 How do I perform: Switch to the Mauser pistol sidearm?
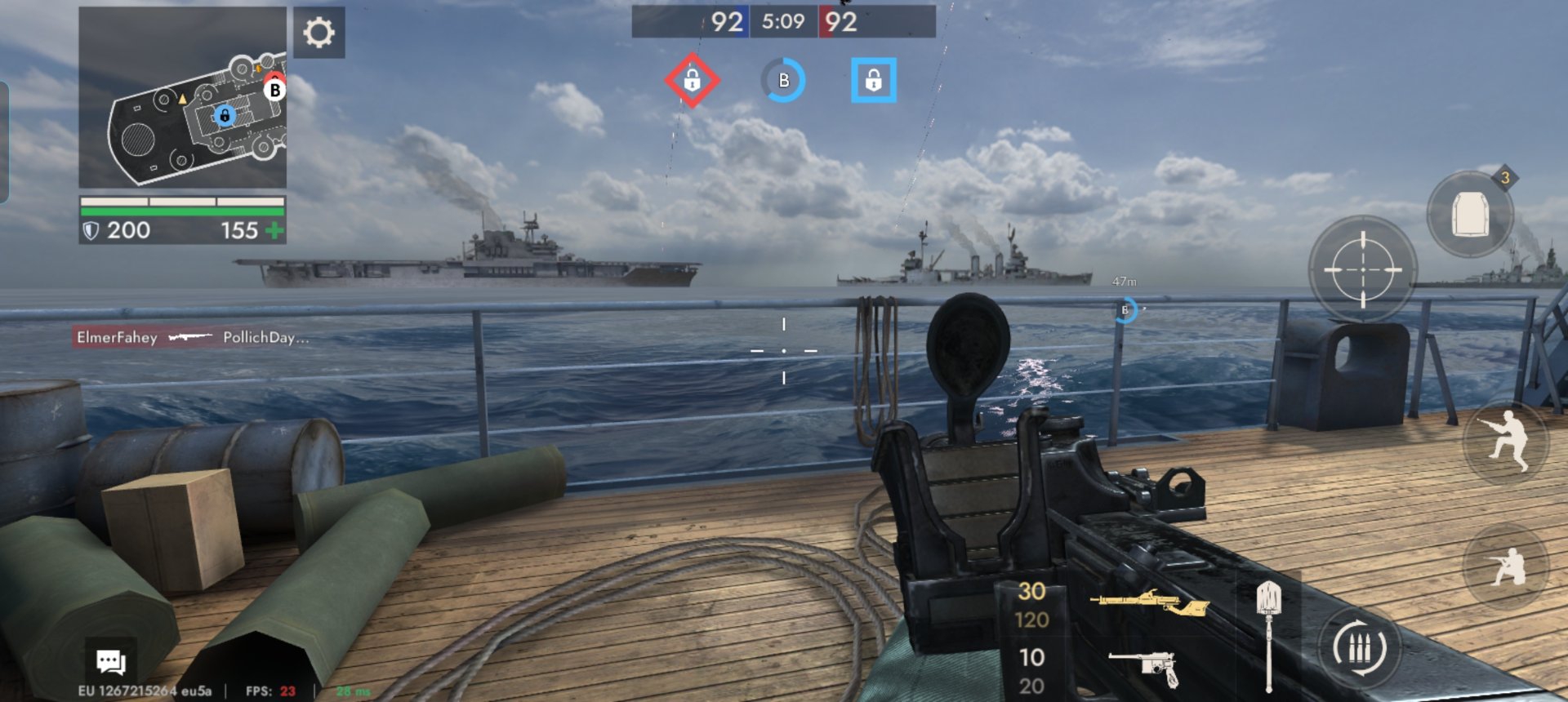tap(1145, 666)
